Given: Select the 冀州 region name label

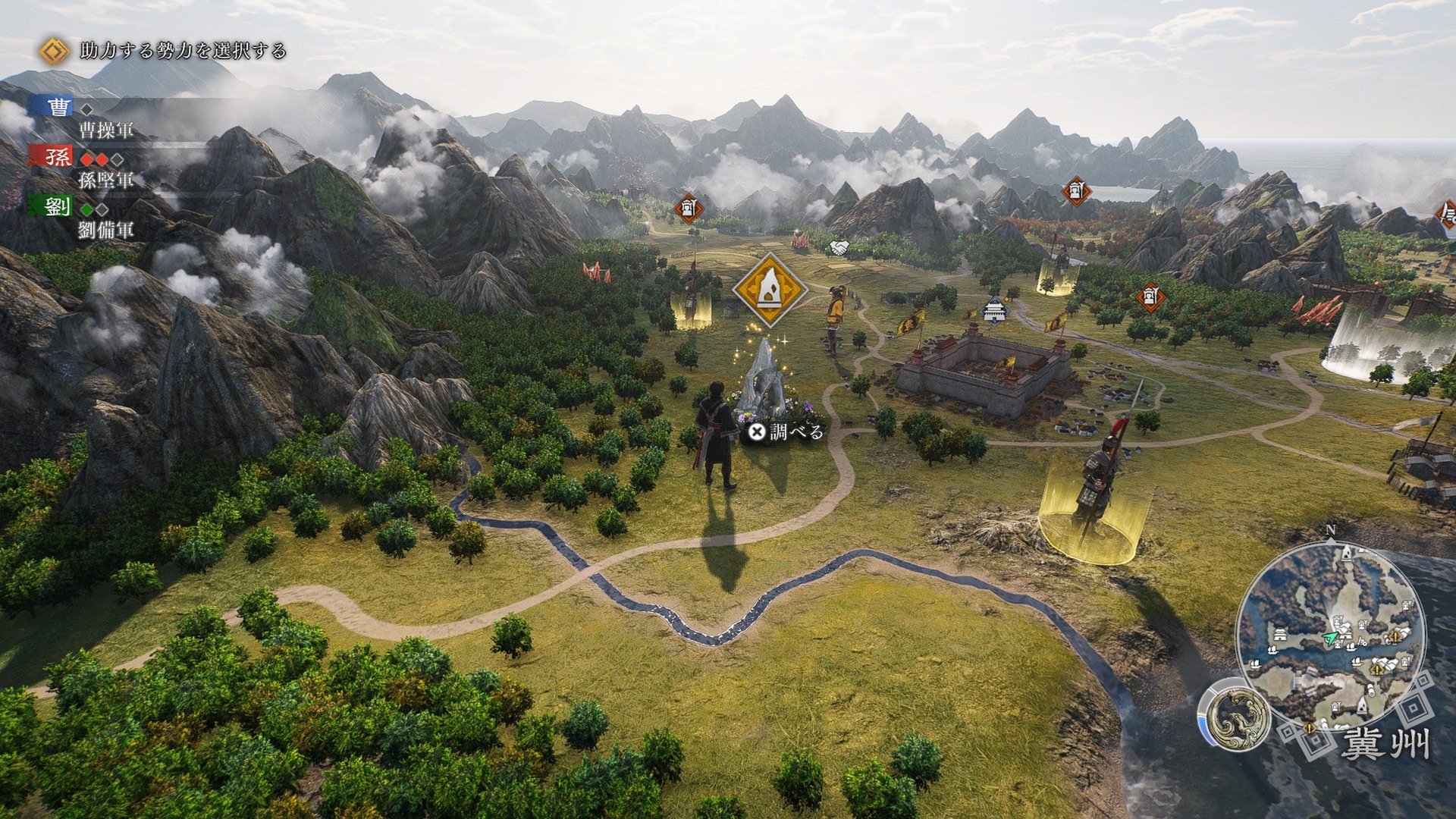Looking at the screenshot, I should [x=1385, y=744].
